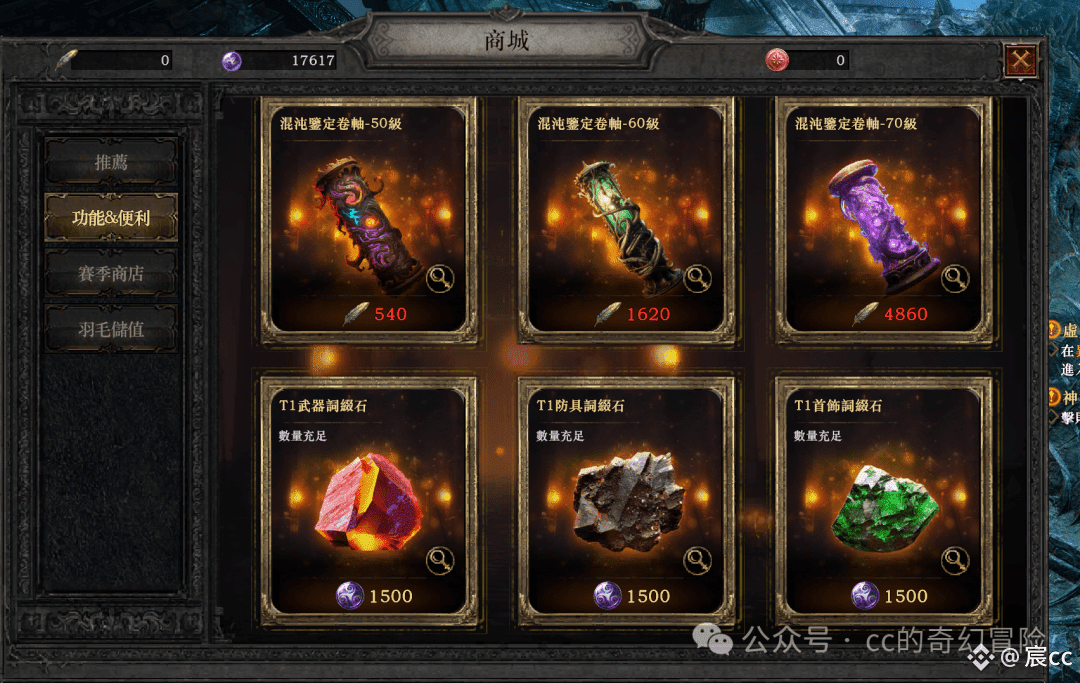The image size is (1080, 683).
Task: Select the 功能&便利 shop category
Action: [111, 217]
